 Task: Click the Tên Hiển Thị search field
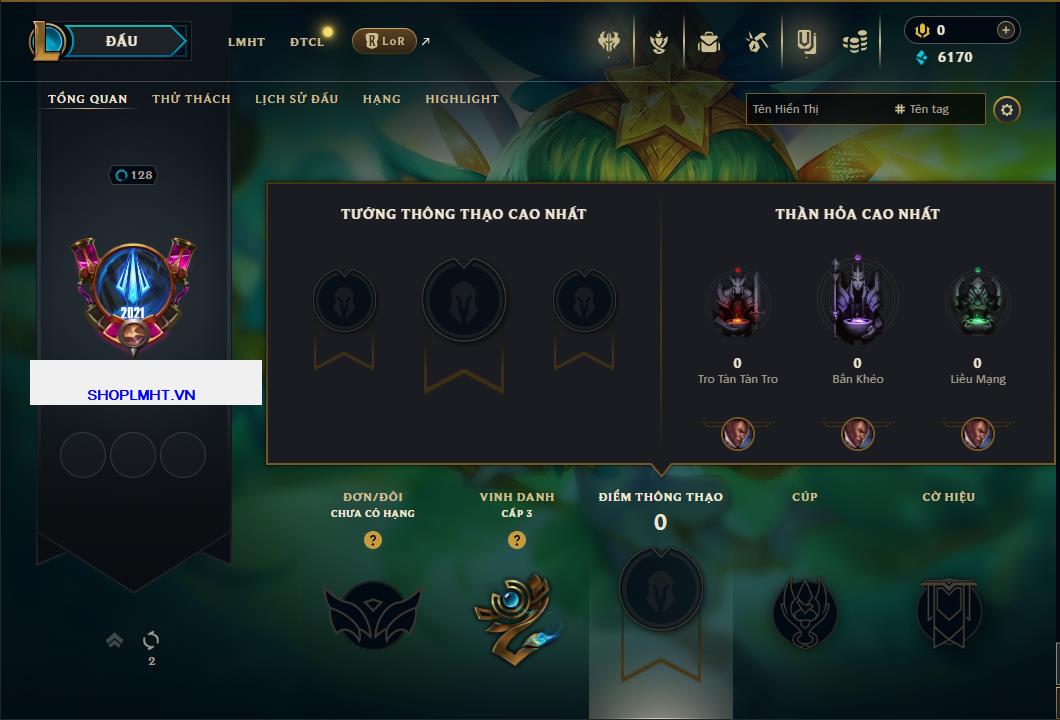click(815, 109)
